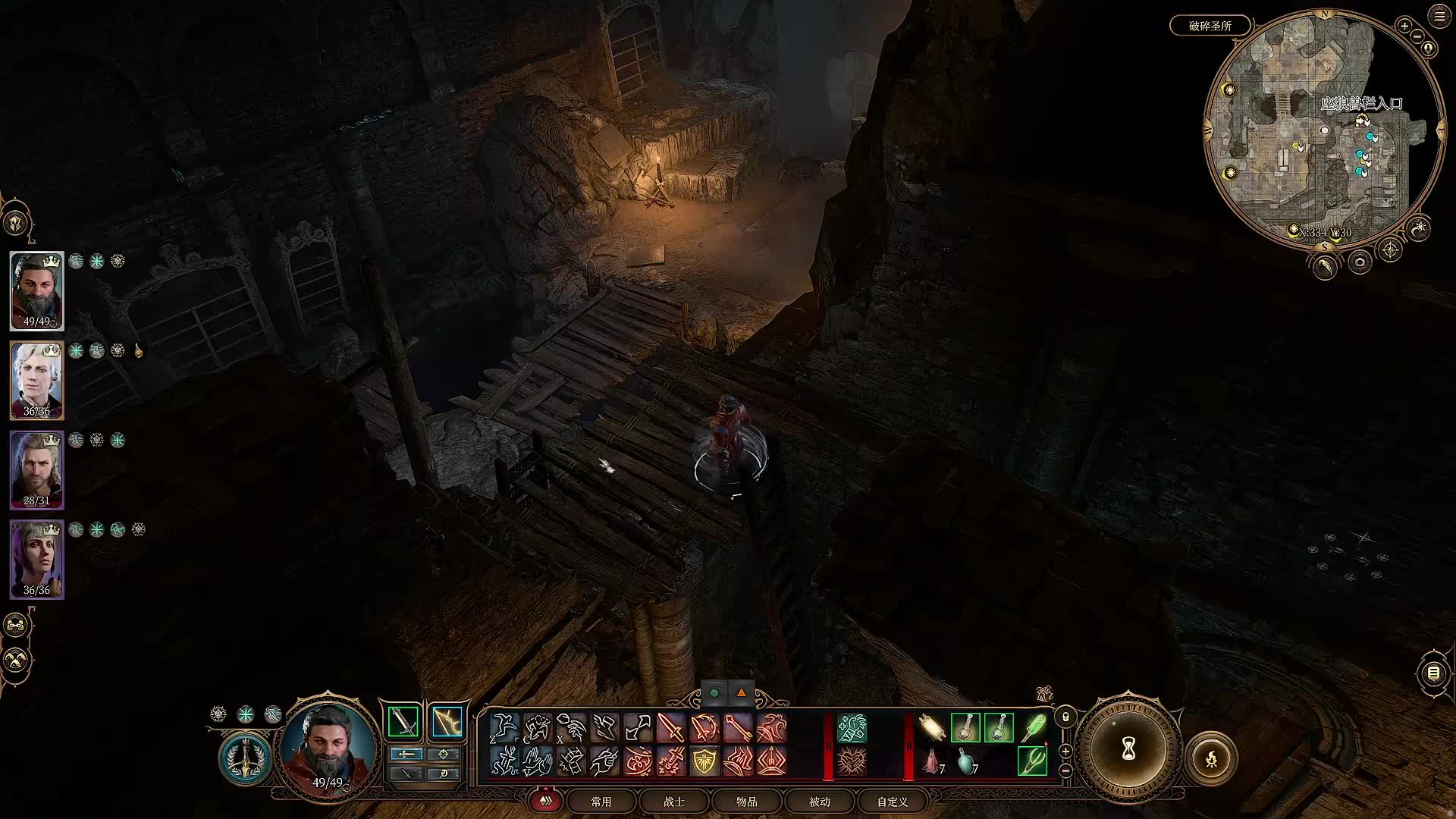Zoom in the minimap with plus button
The image size is (1456, 819).
click(1404, 26)
